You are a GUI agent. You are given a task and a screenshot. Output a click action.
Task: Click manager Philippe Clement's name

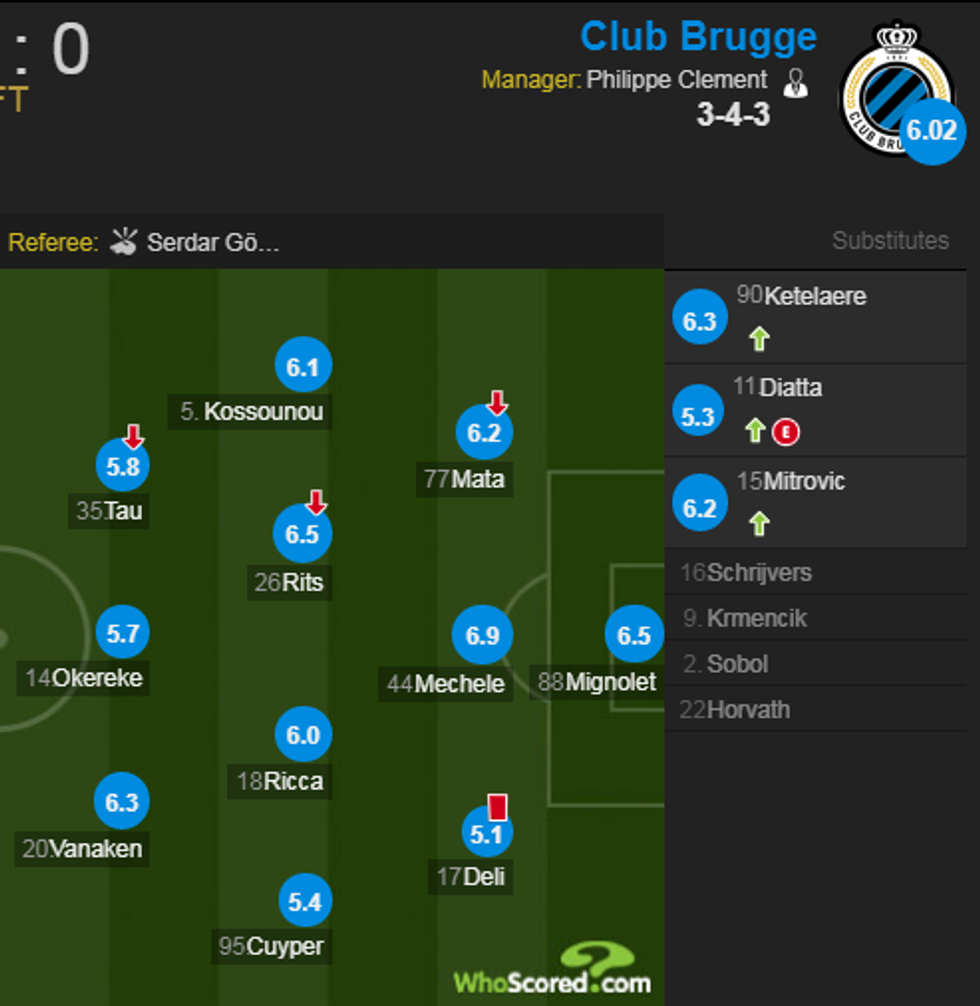(676, 80)
